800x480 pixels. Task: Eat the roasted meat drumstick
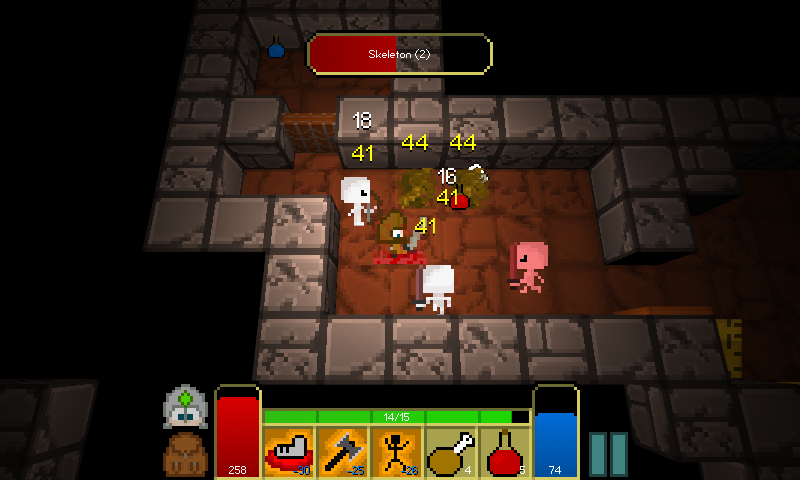[x=451, y=453]
